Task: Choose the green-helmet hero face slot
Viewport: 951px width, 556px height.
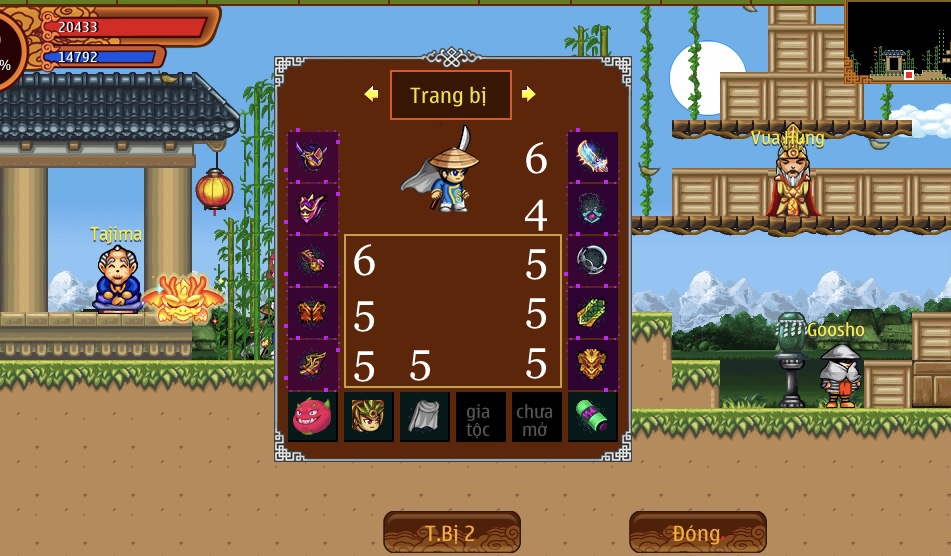Action: tap(369, 417)
